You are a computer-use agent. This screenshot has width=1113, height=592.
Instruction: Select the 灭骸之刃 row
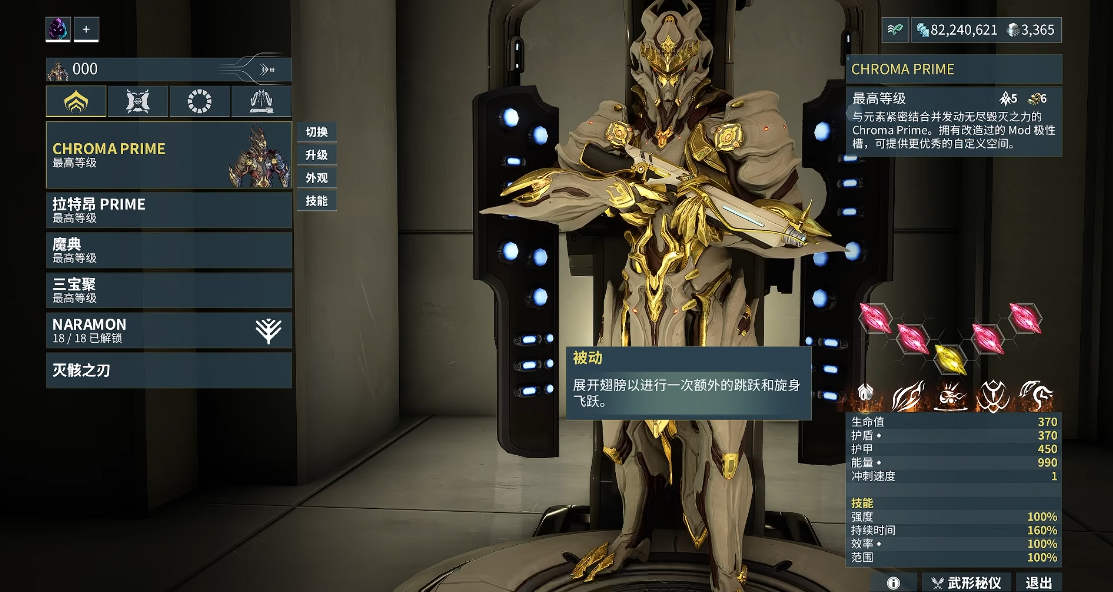point(168,370)
